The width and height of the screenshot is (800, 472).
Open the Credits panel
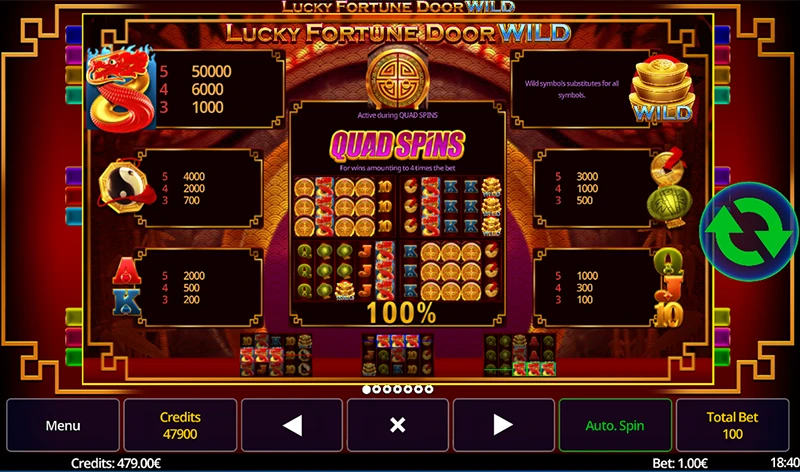tap(180, 425)
